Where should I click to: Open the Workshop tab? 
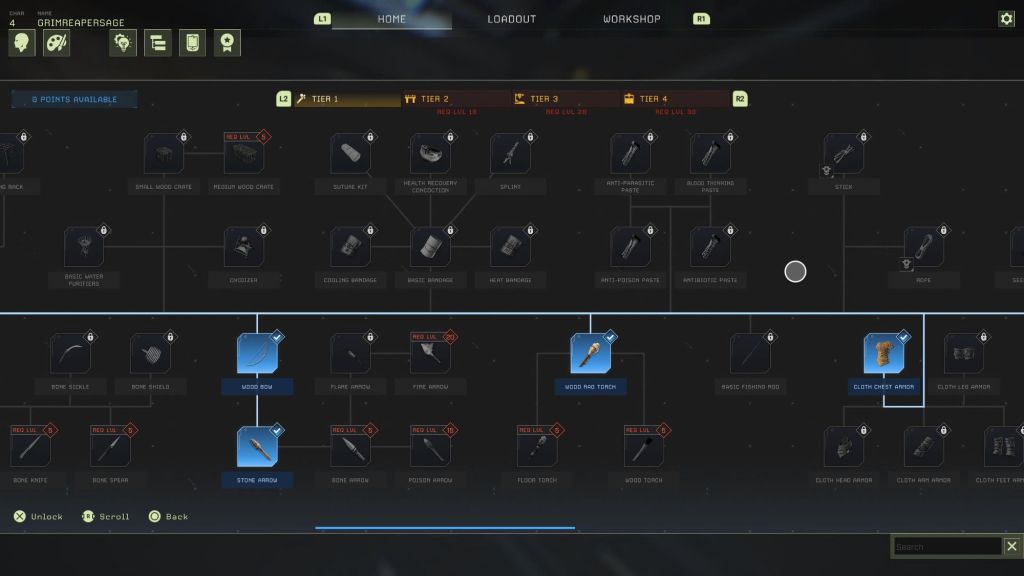[631, 19]
